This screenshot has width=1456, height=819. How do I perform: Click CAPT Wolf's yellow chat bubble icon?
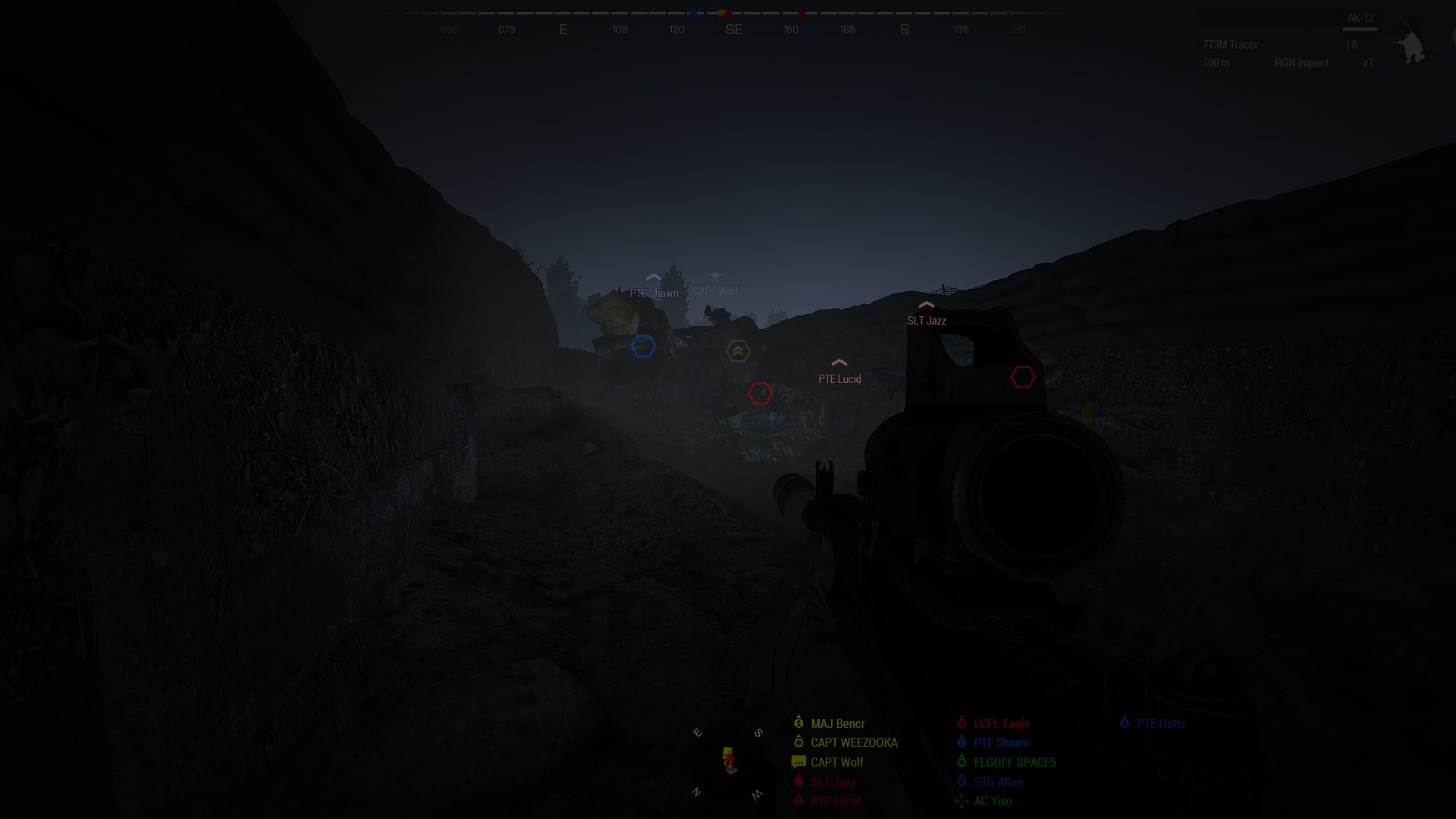pyautogui.click(x=799, y=762)
